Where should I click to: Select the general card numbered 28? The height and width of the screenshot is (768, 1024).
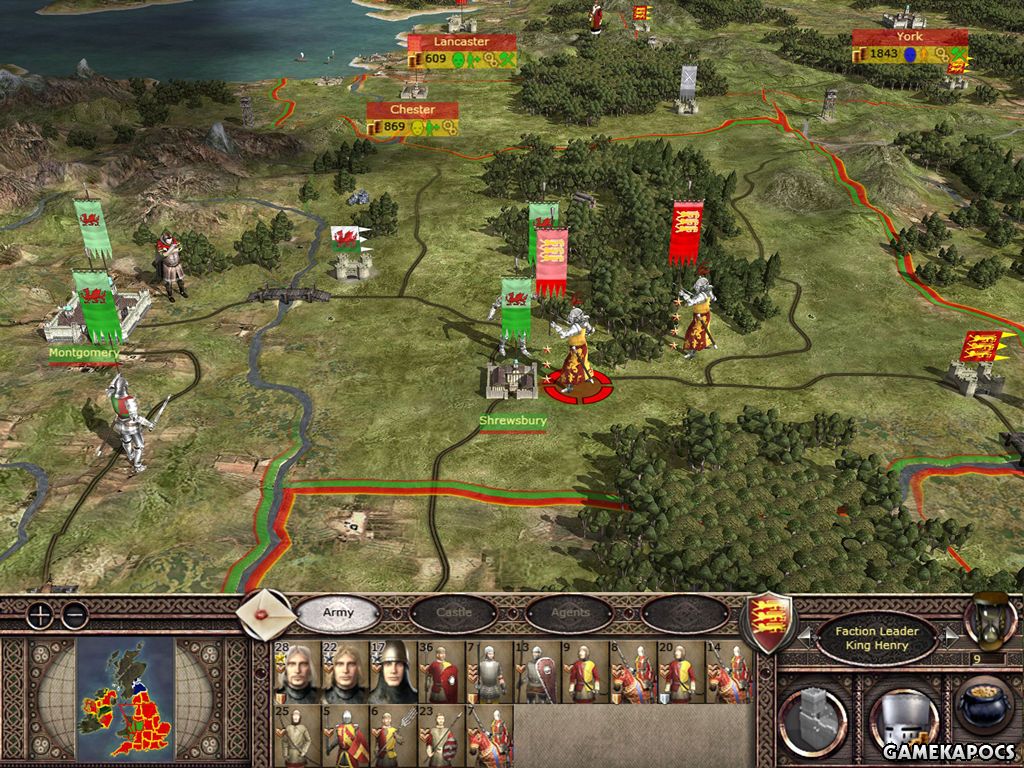[x=296, y=672]
